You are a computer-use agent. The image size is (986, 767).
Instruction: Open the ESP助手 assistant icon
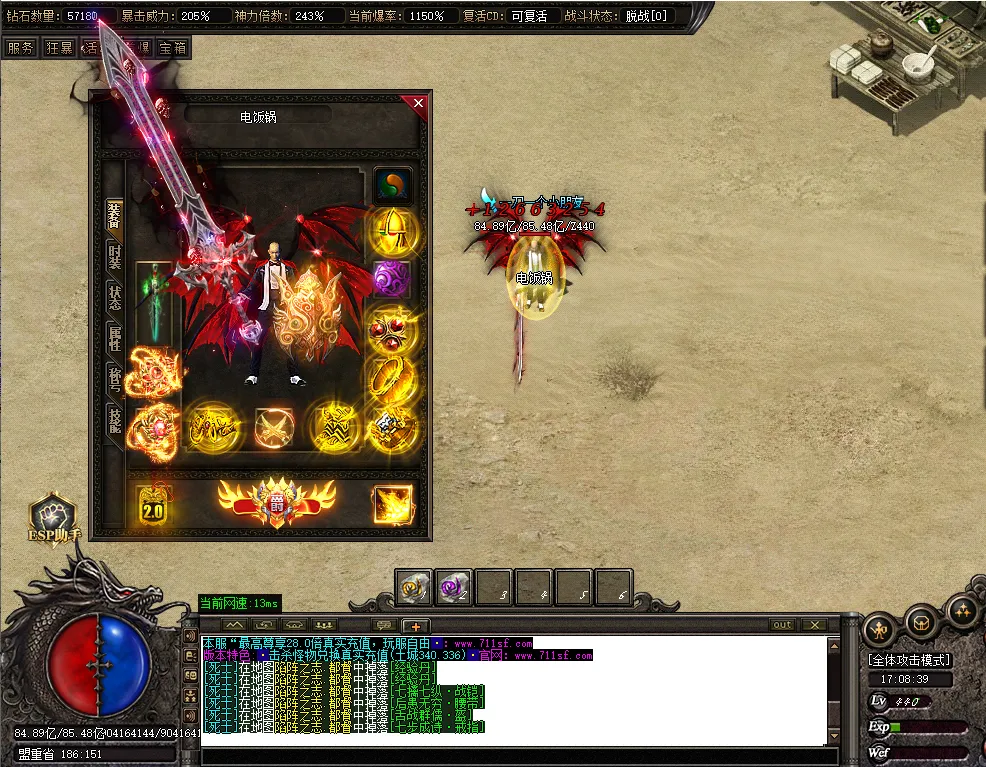(53, 517)
